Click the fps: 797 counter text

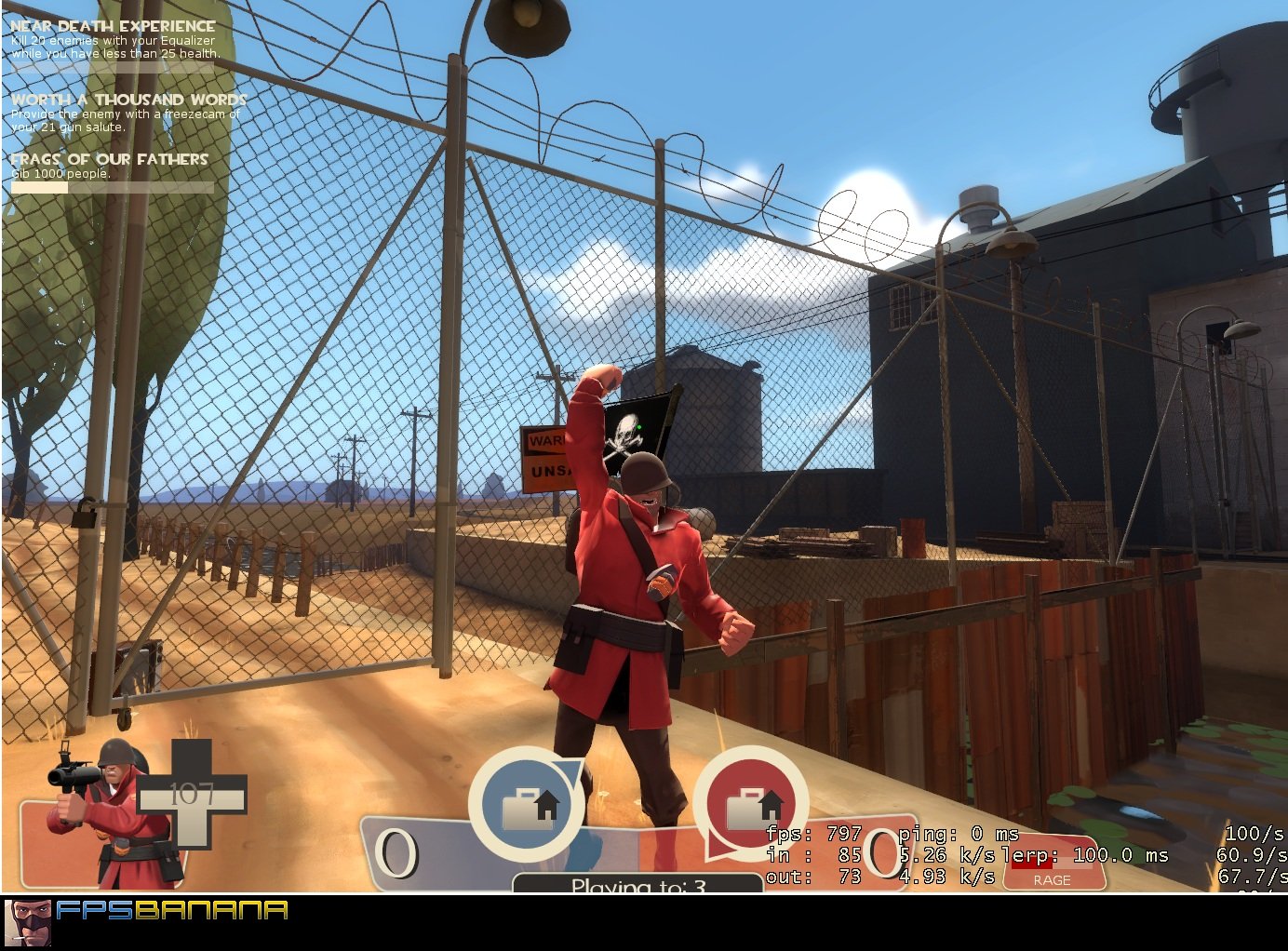pyautogui.click(x=814, y=835)
